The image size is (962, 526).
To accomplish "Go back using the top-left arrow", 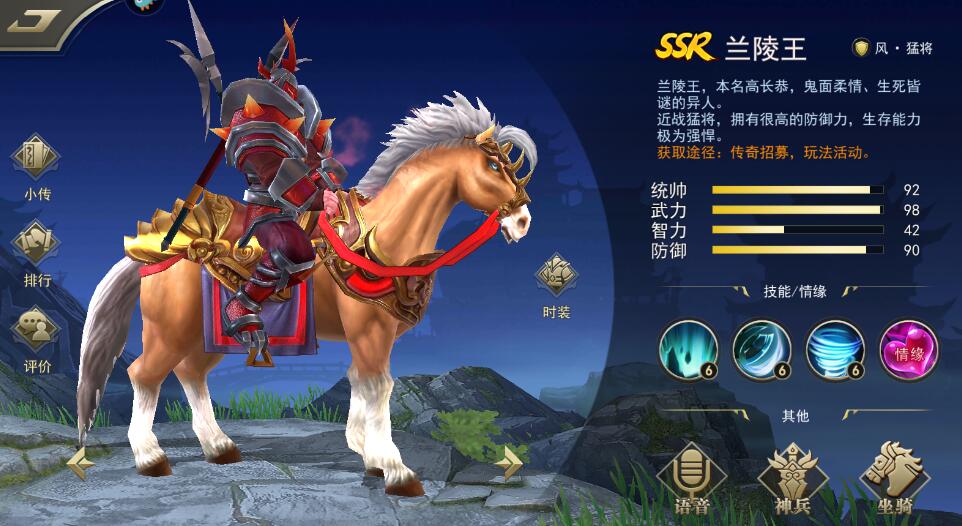I will pyautogui.click(x=33, y=20).
